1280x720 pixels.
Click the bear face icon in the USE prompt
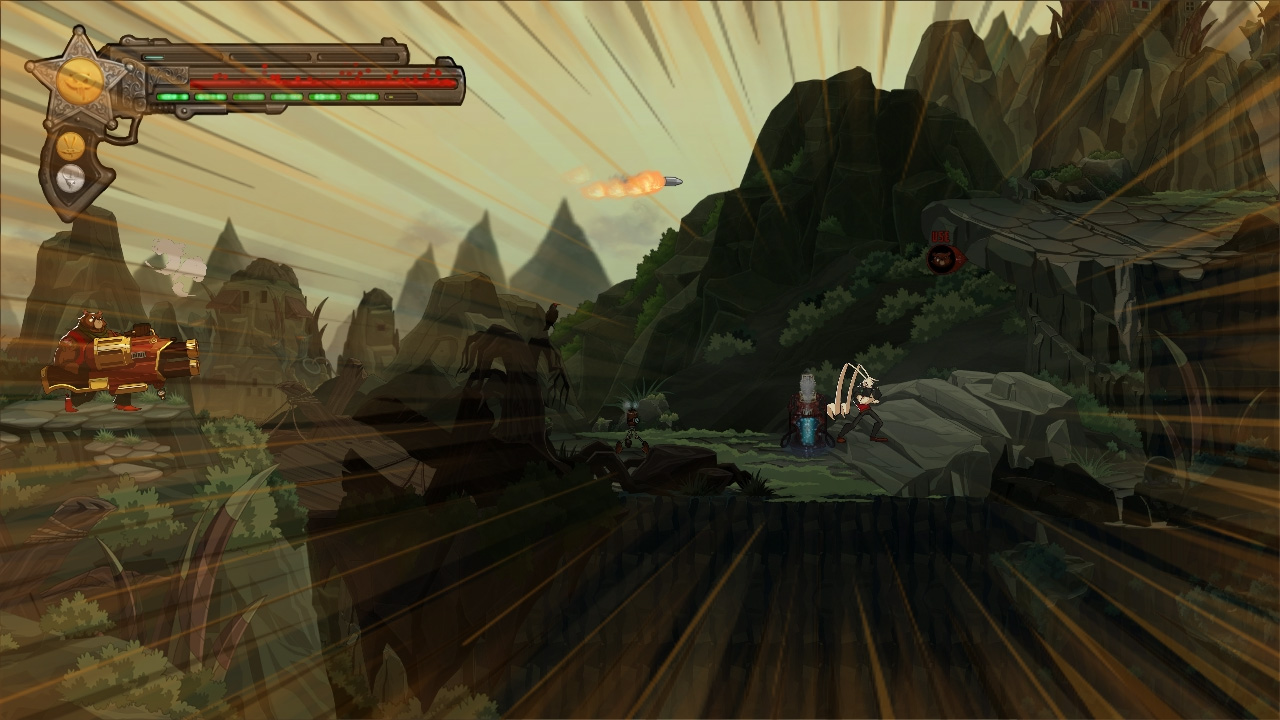coord(941,257)
